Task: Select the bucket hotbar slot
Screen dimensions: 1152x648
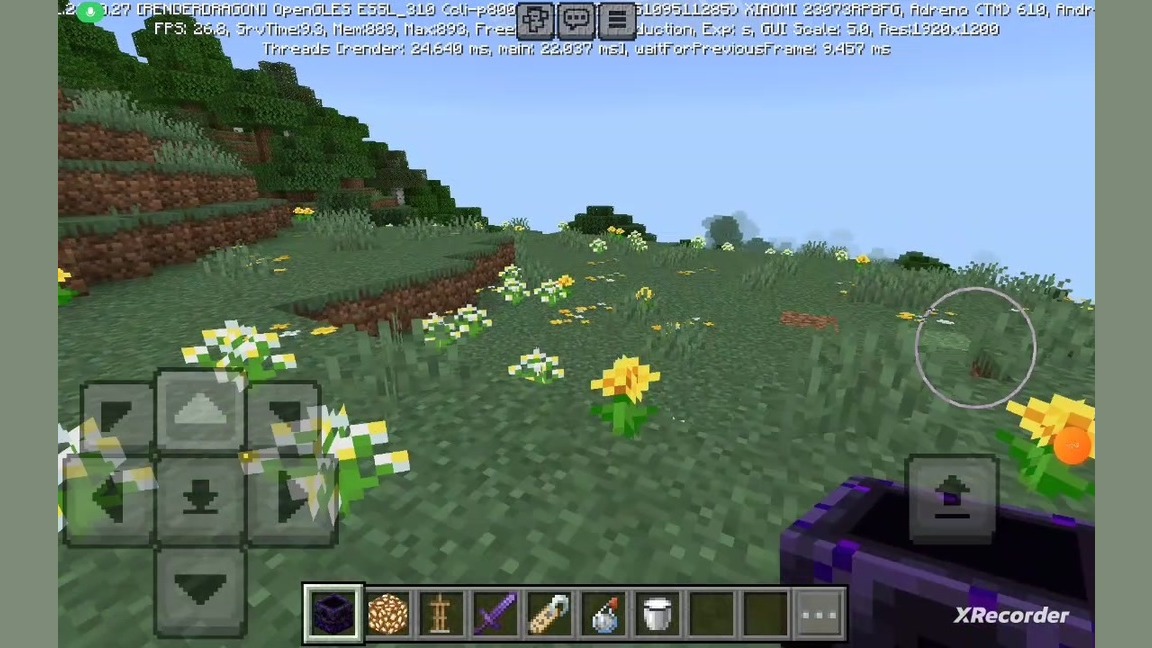Action: 657,612
